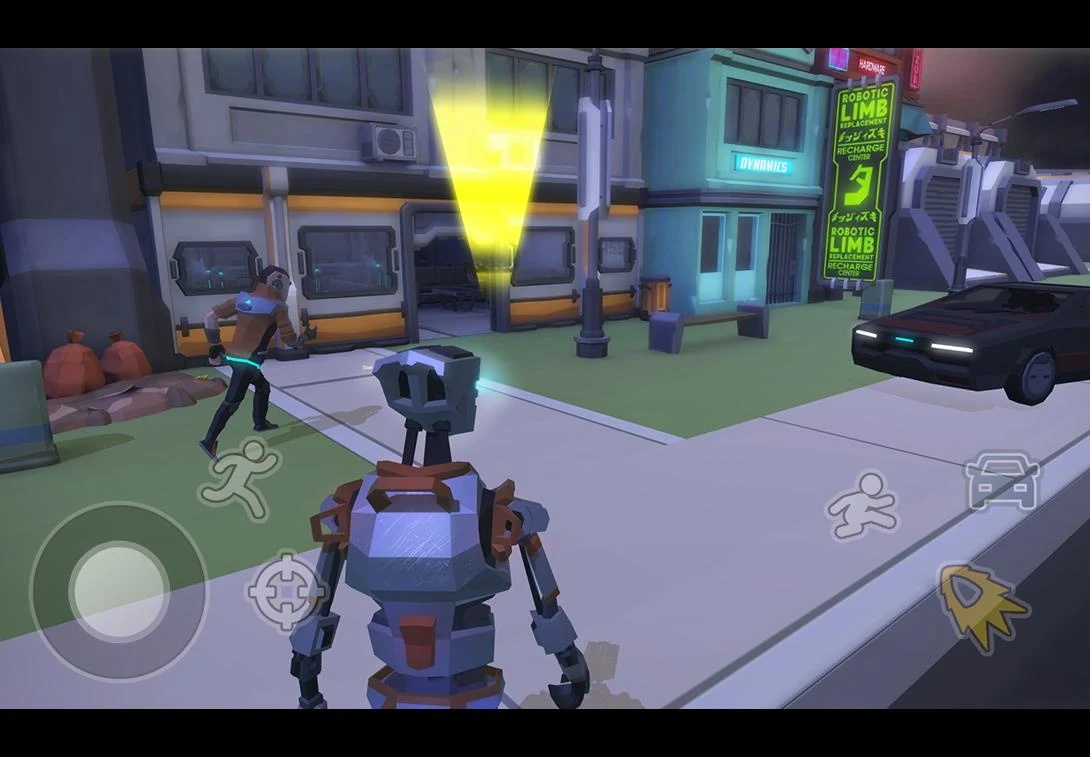Activate the sprint running-figure button
The width and height of the screenshot is (1090, 757).
(x=240, y=478)
